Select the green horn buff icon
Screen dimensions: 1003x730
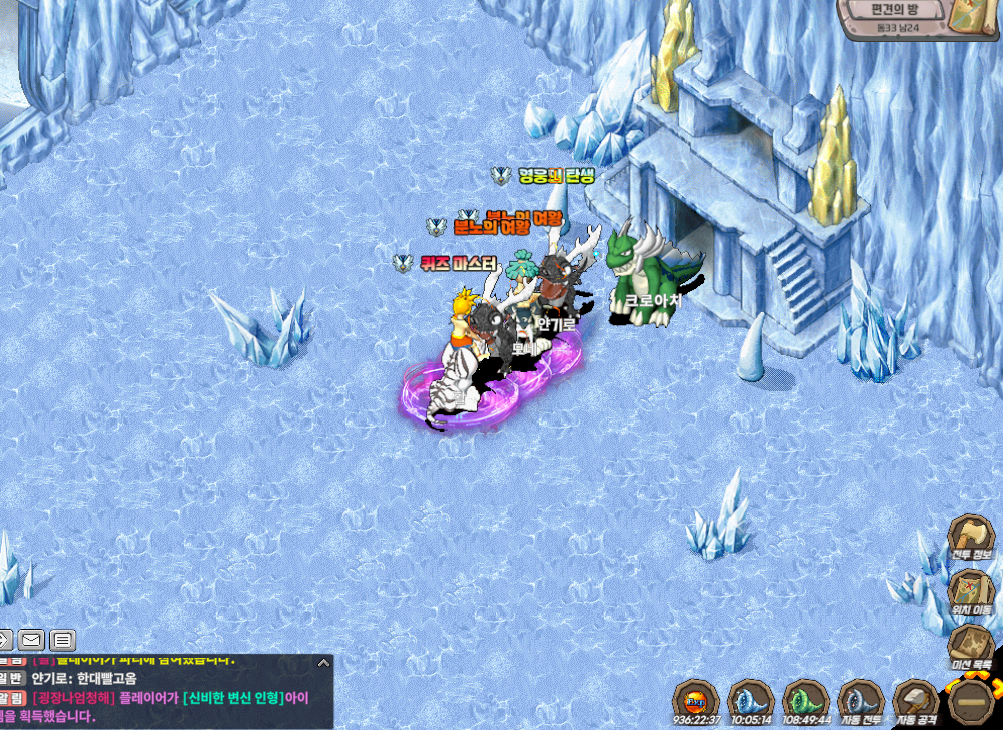(805, 699)
